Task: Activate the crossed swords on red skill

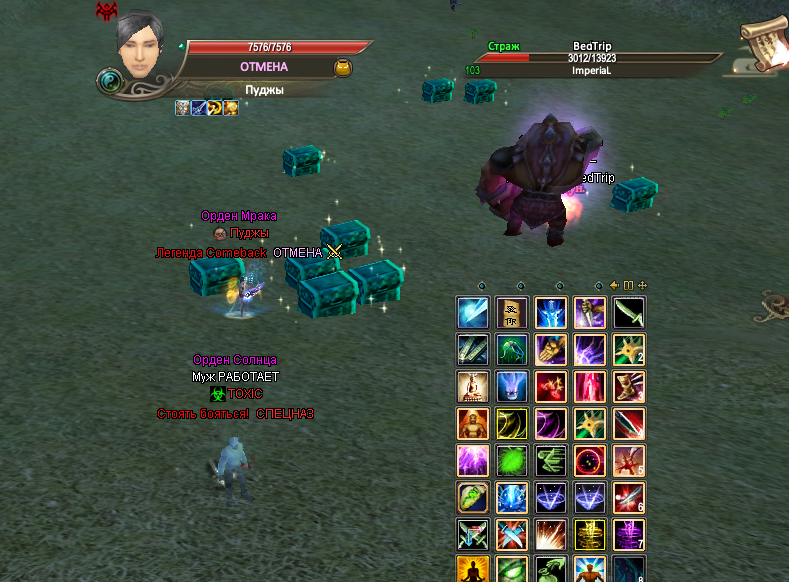Action: [x=512, y=535]
